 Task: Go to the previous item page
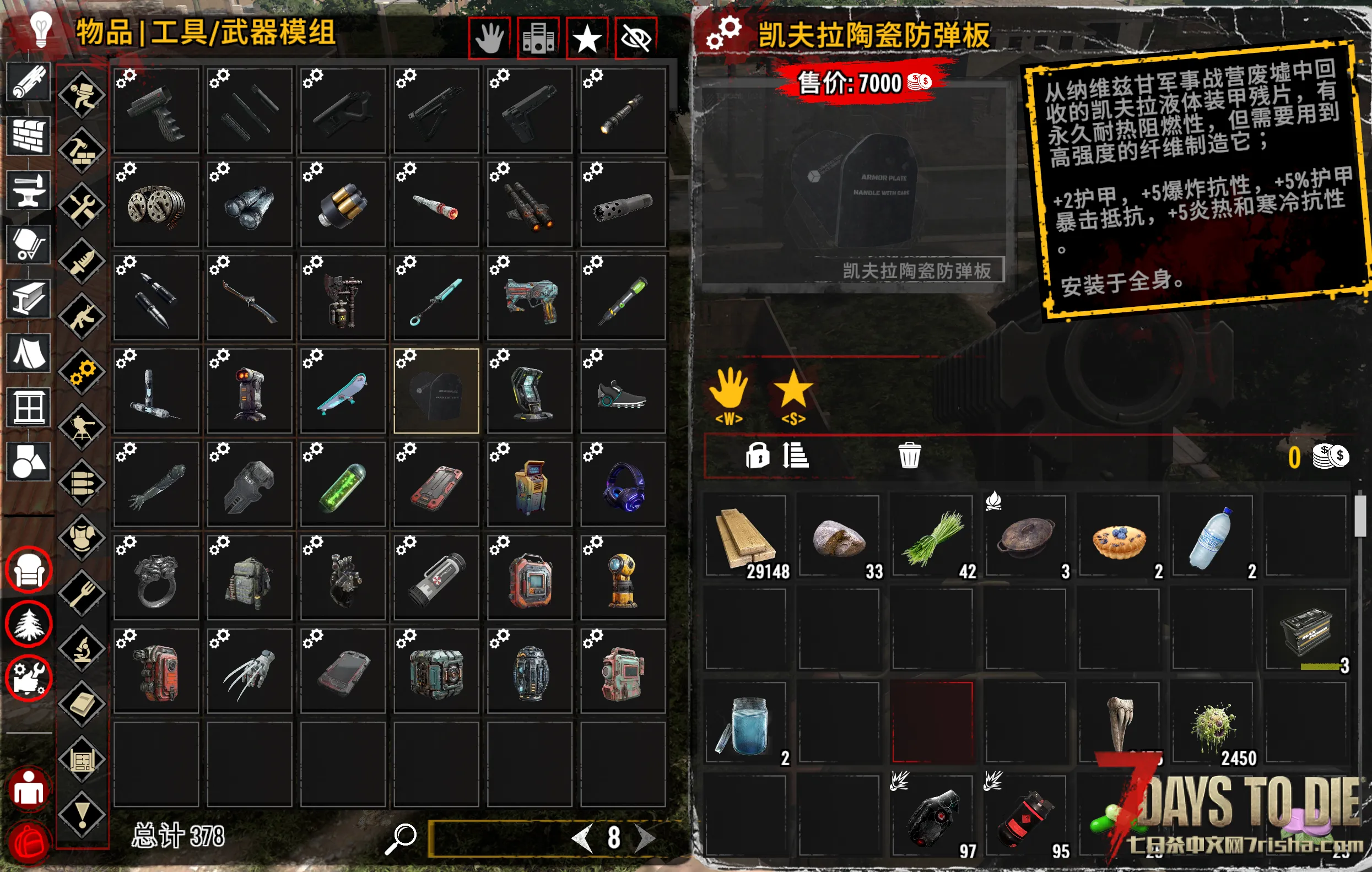[x=582, y=838]
